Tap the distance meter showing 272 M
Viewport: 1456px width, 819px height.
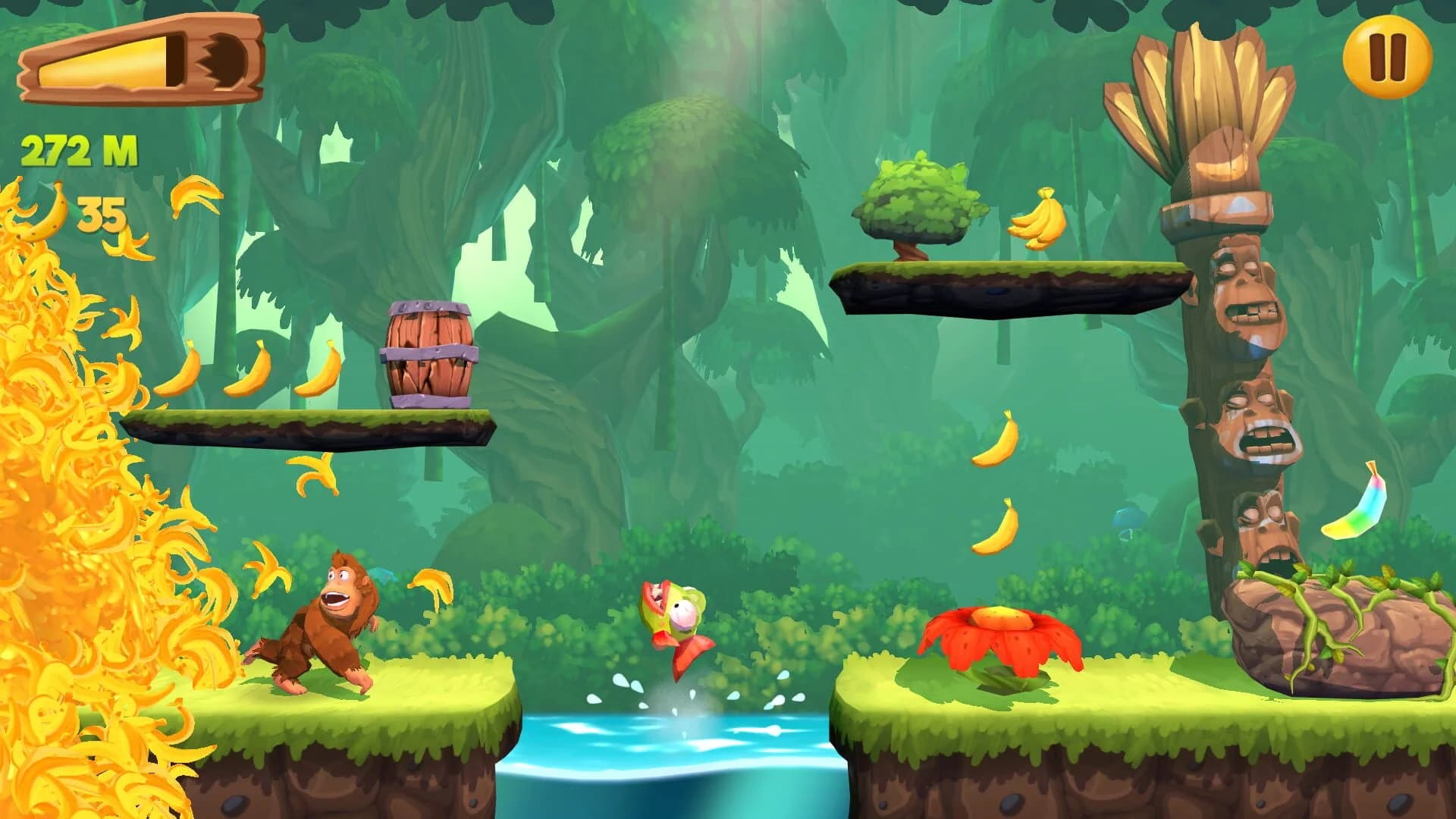tap(78, 149)
